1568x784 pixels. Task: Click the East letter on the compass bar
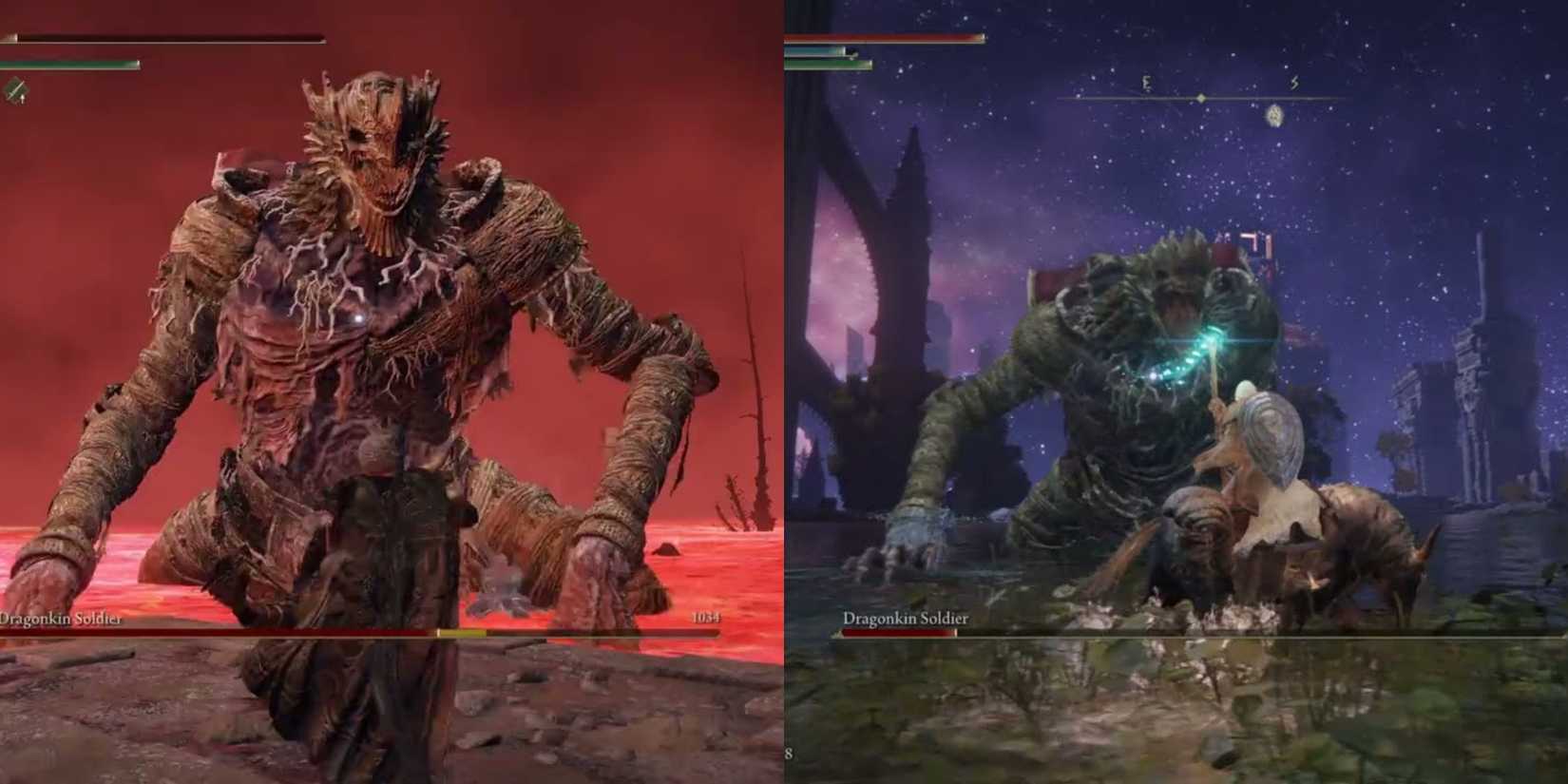click(x=1147, y=84)
